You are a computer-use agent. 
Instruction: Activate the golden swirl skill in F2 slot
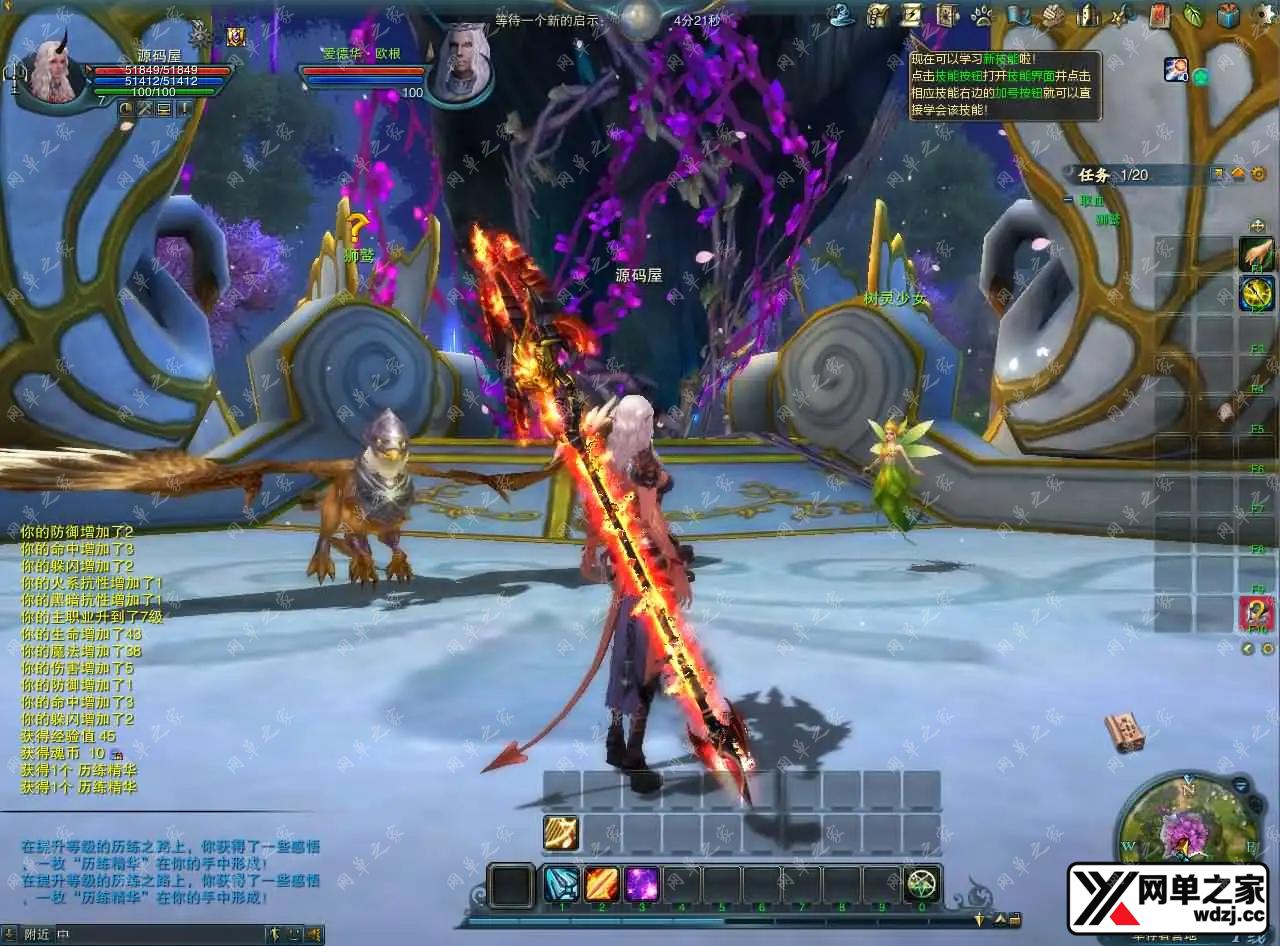1256,294
